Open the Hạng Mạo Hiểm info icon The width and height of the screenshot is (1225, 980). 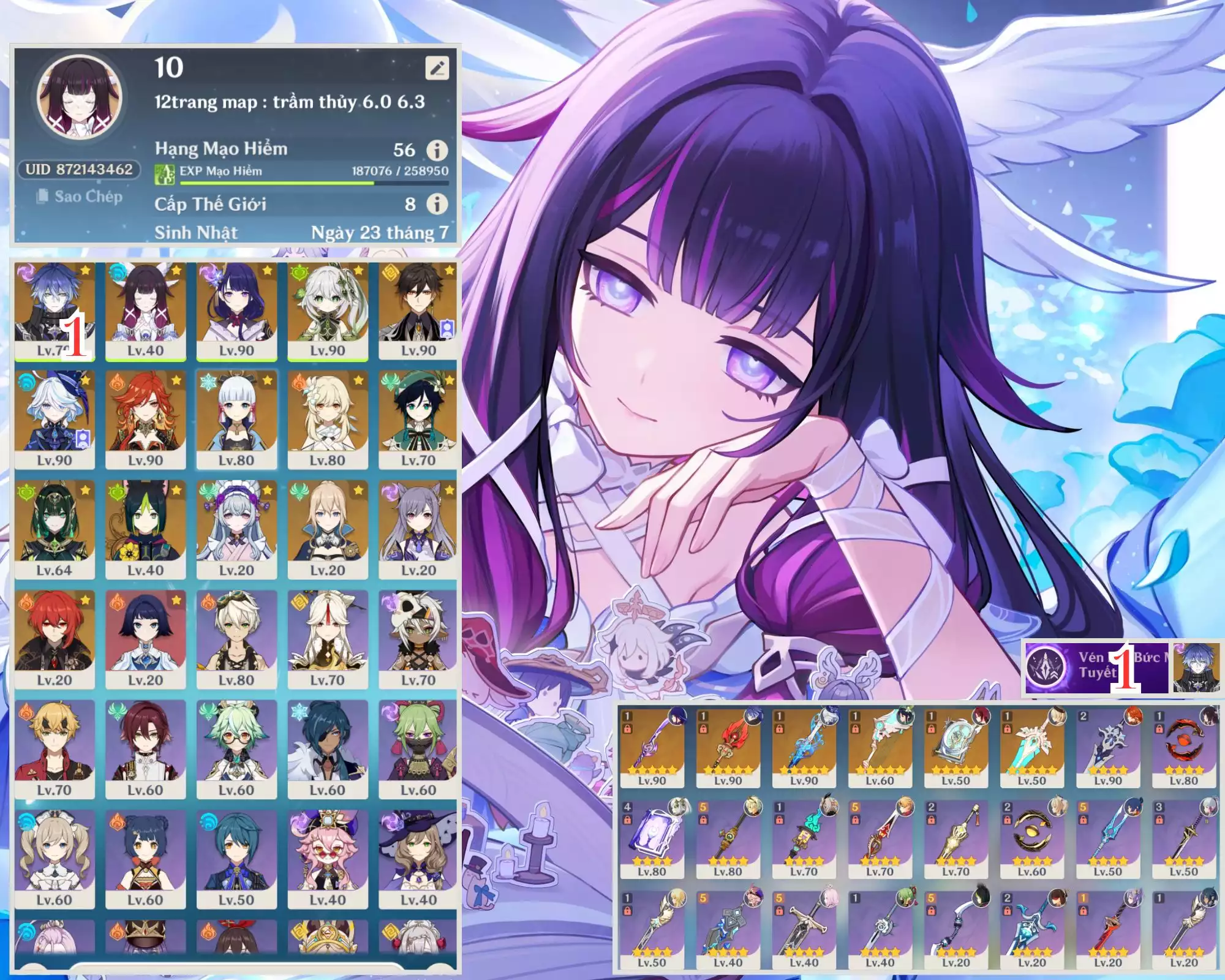click(437, 150)
